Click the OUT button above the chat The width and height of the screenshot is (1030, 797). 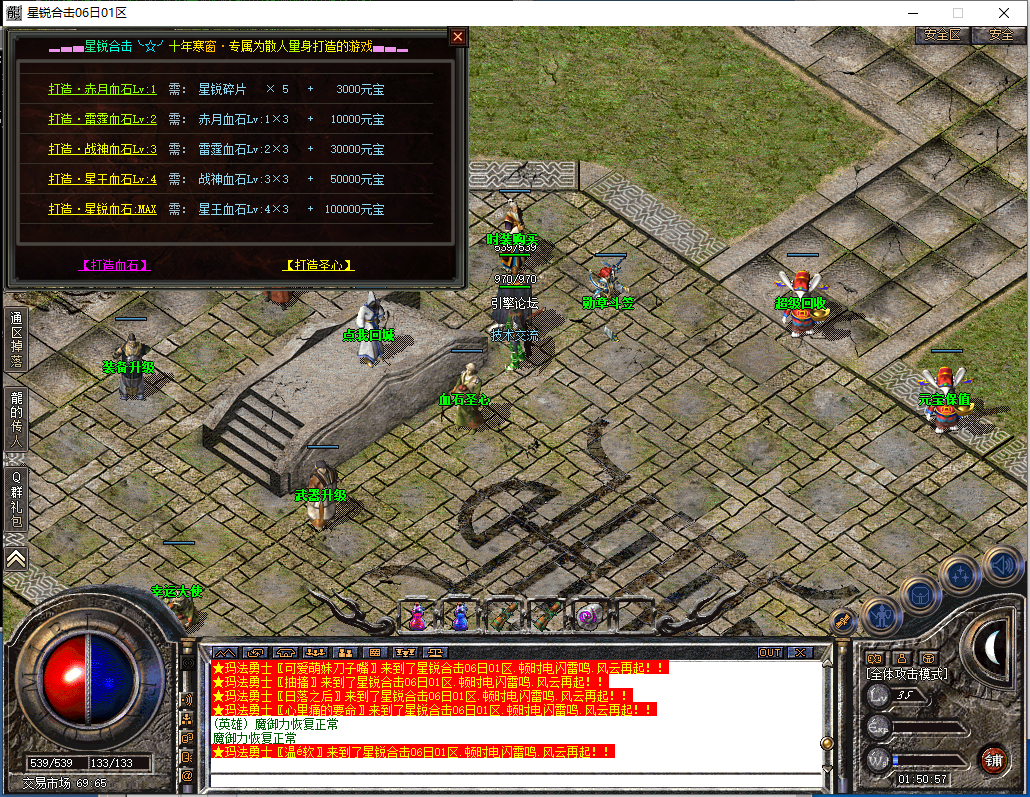tap(770, 652)
